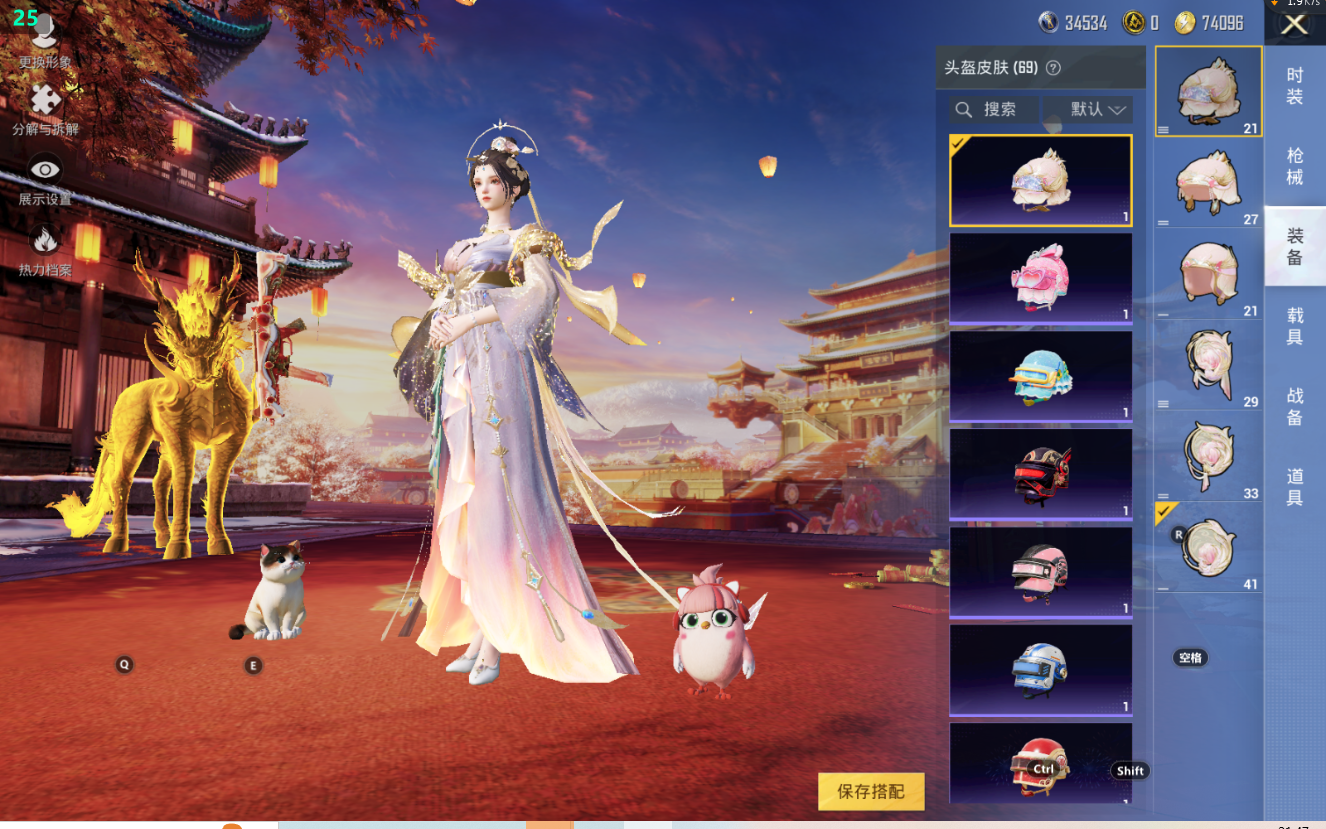Select the blue and white striped helmet skin
The width and height of the screenshot is (1326, 829).
click(x=1040, y=670)
